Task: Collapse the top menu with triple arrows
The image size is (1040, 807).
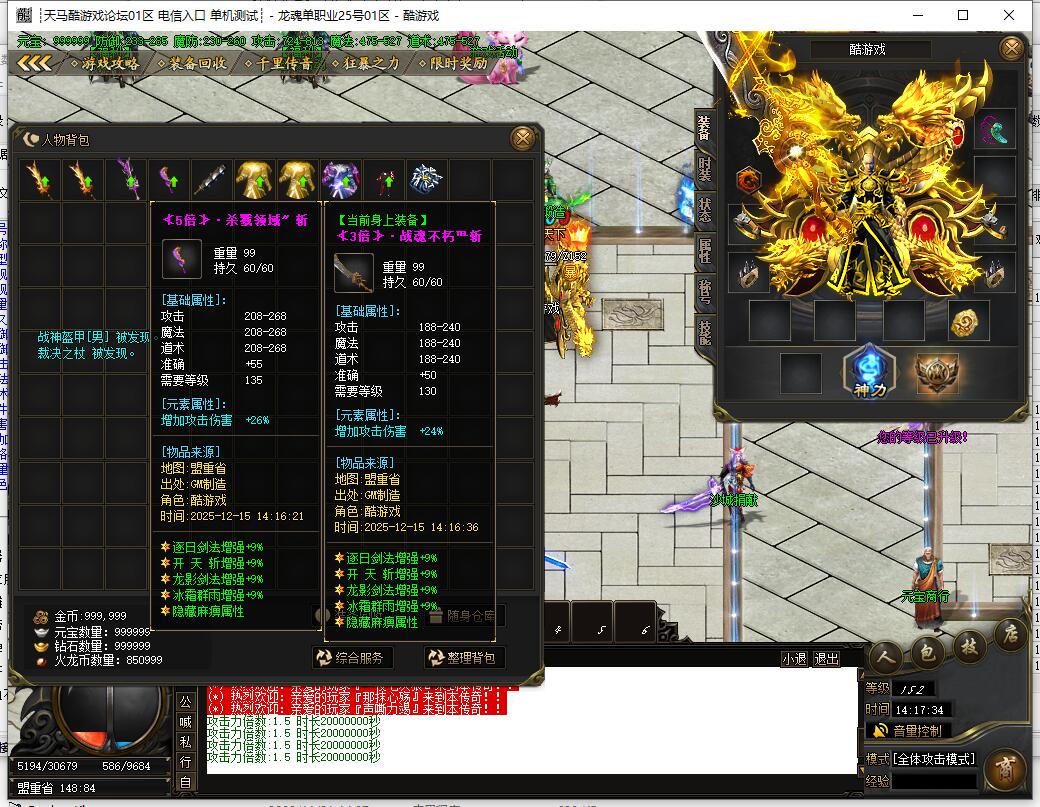Action: pos(34,63)
